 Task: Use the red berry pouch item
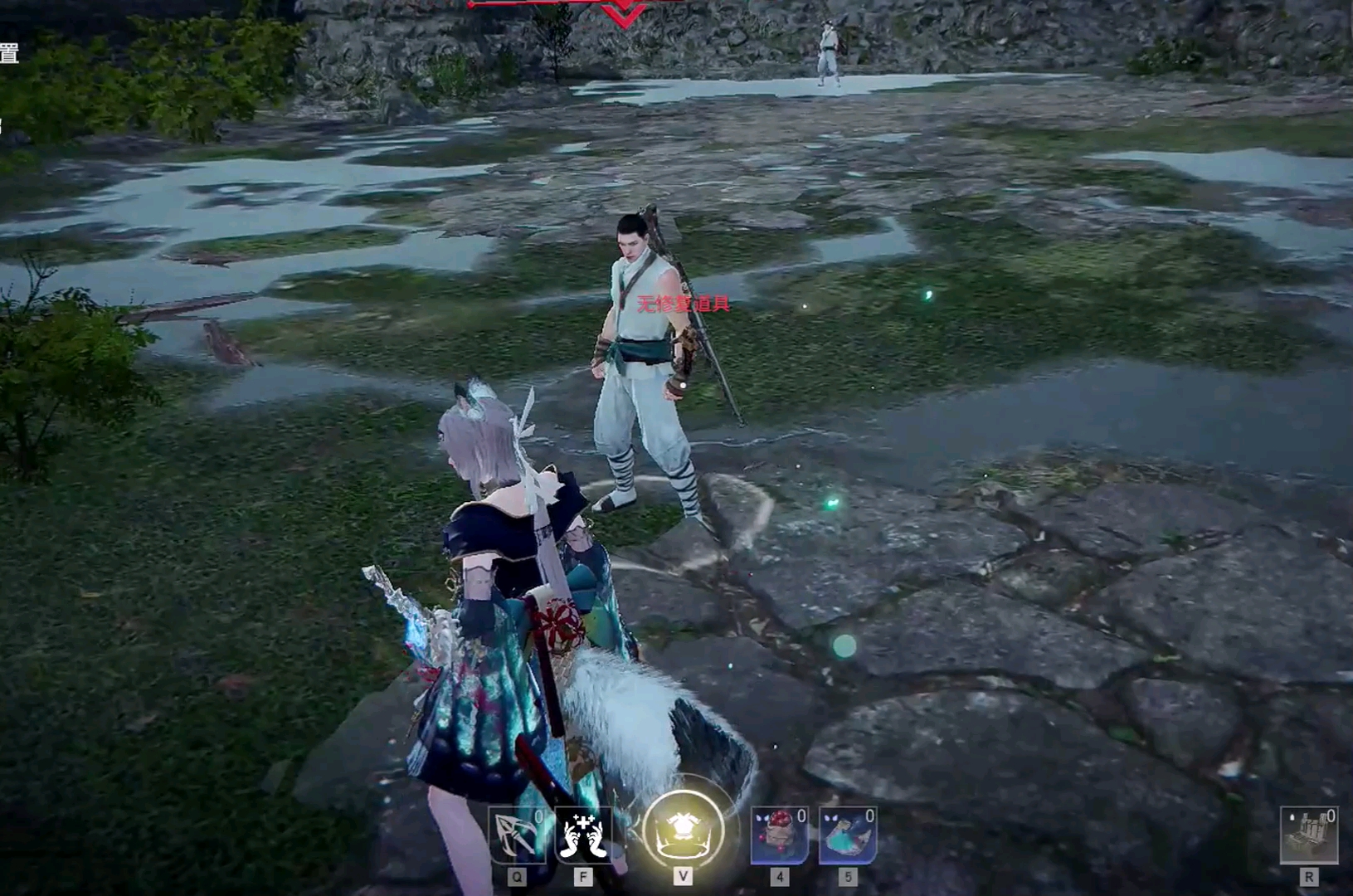pyautogui.click(x=779, y=835)
